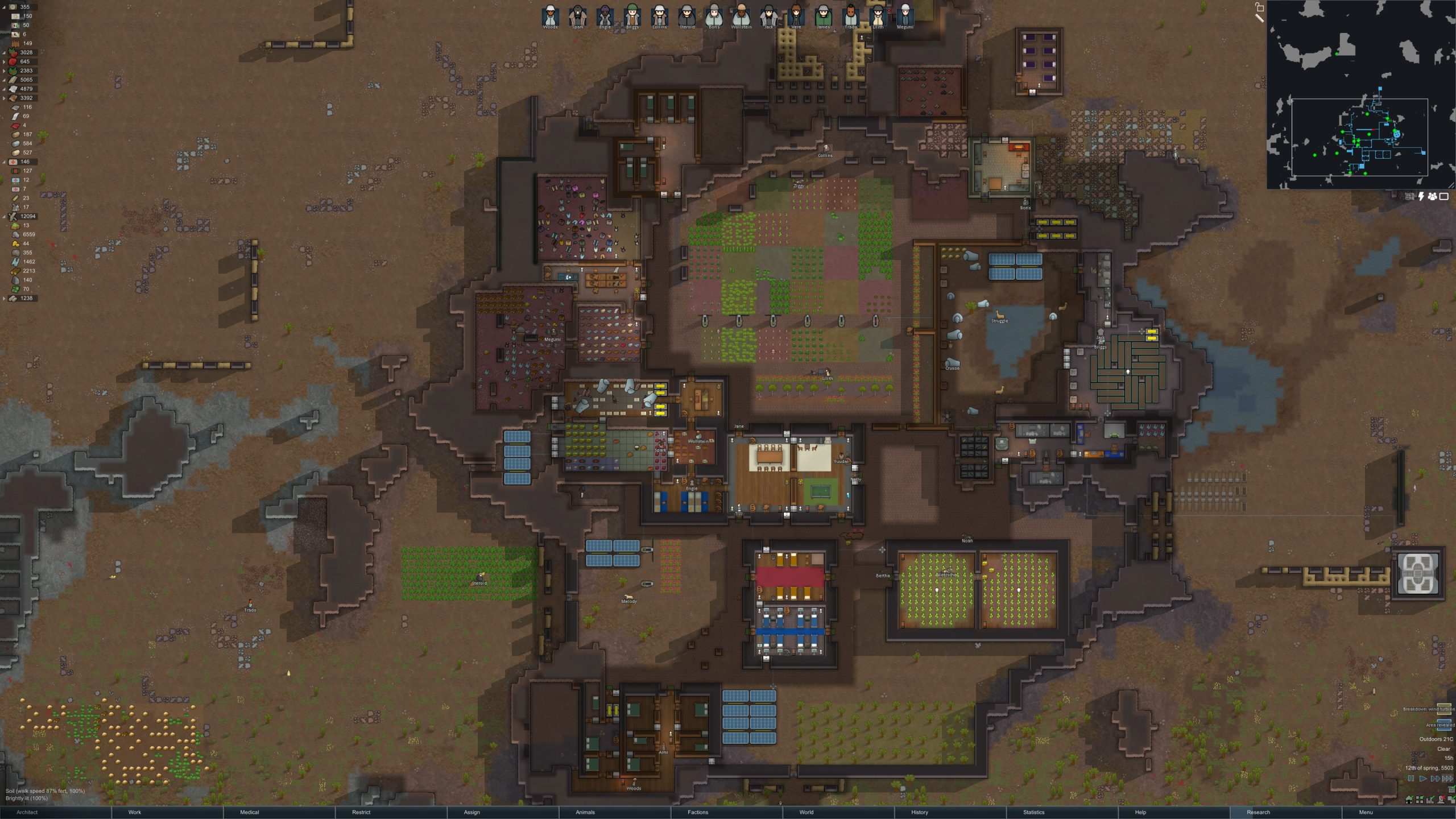
Task: Collapse the raw resources category showing 12094
Action: tap(5, 217)
